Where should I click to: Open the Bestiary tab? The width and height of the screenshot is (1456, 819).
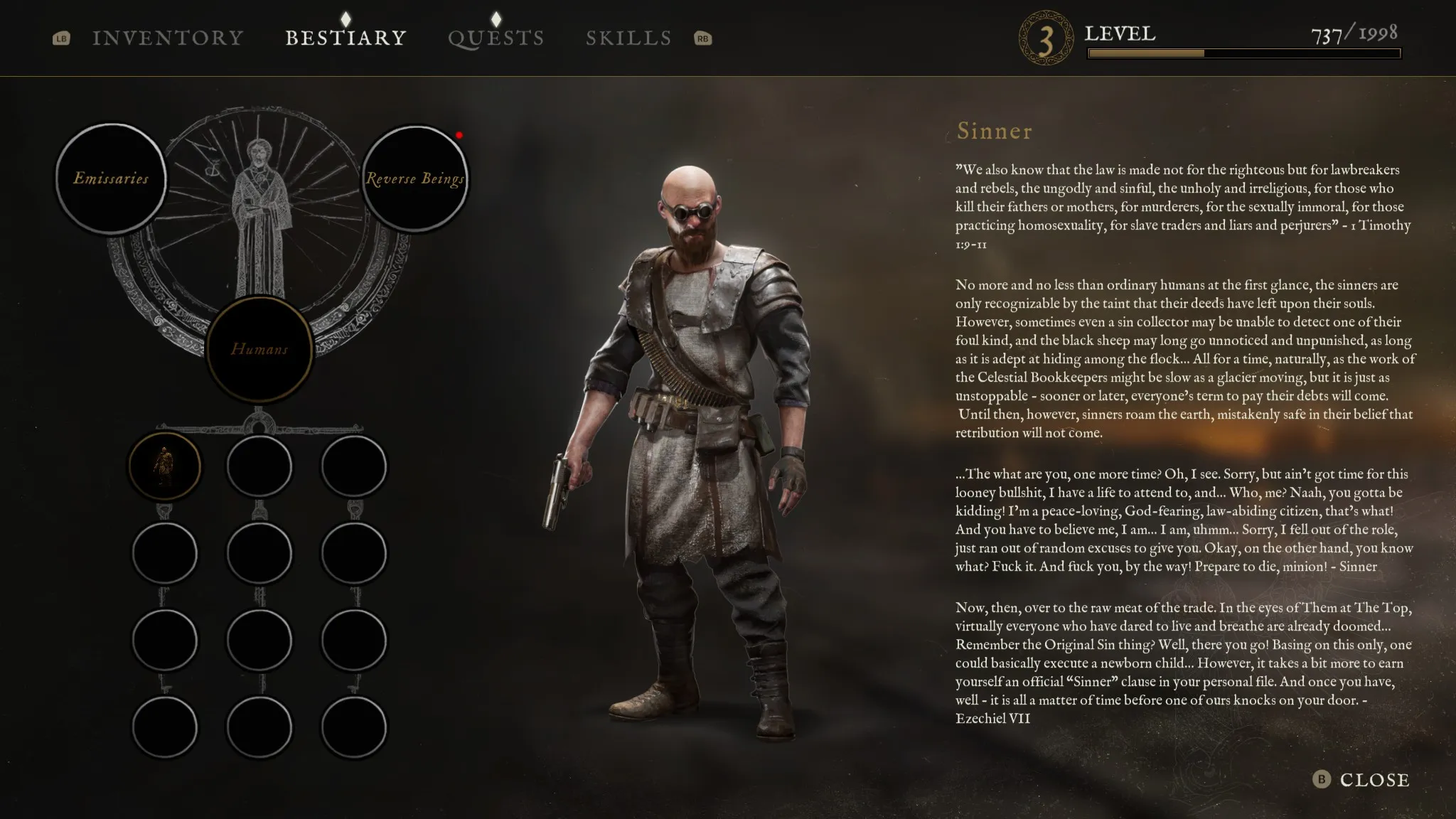click(x=346, y=38)
